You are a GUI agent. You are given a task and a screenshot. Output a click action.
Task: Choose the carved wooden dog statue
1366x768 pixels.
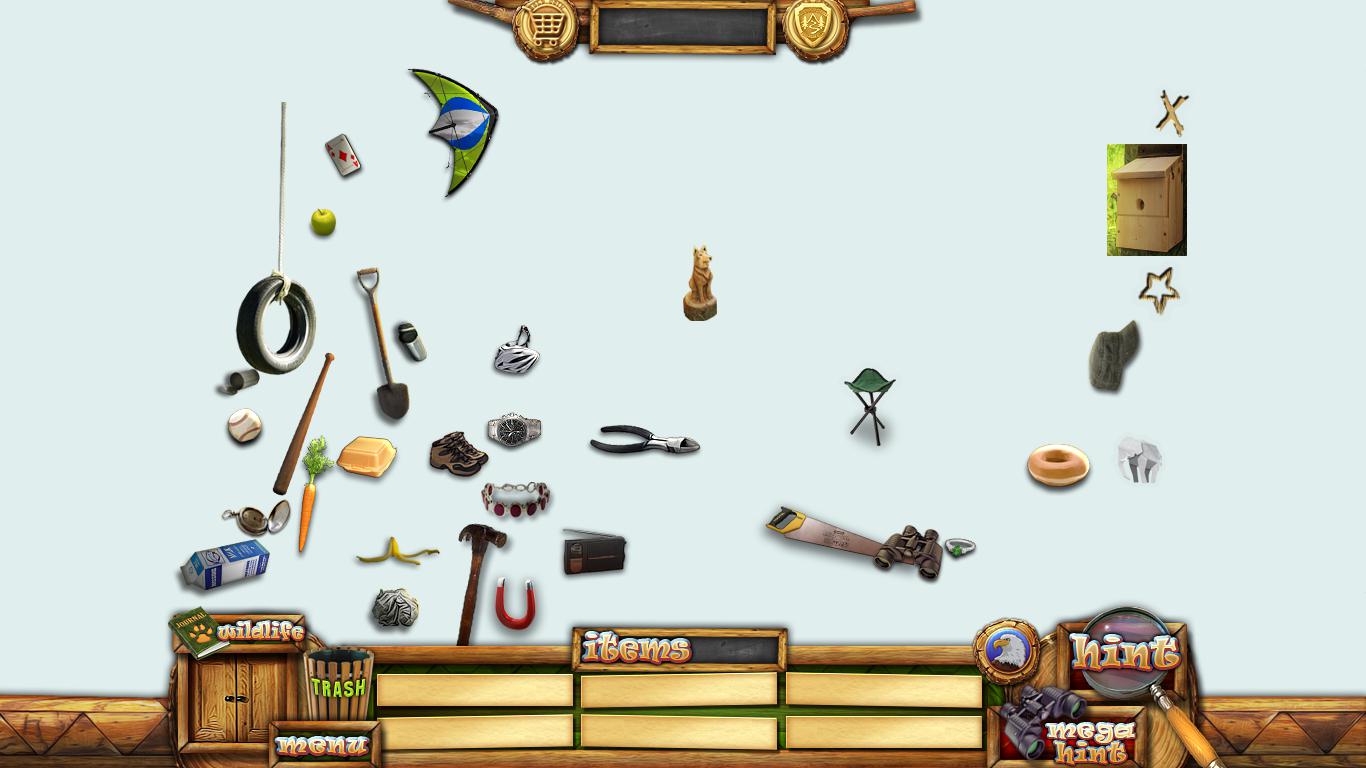pyautogui.click(x=700, y=284)
